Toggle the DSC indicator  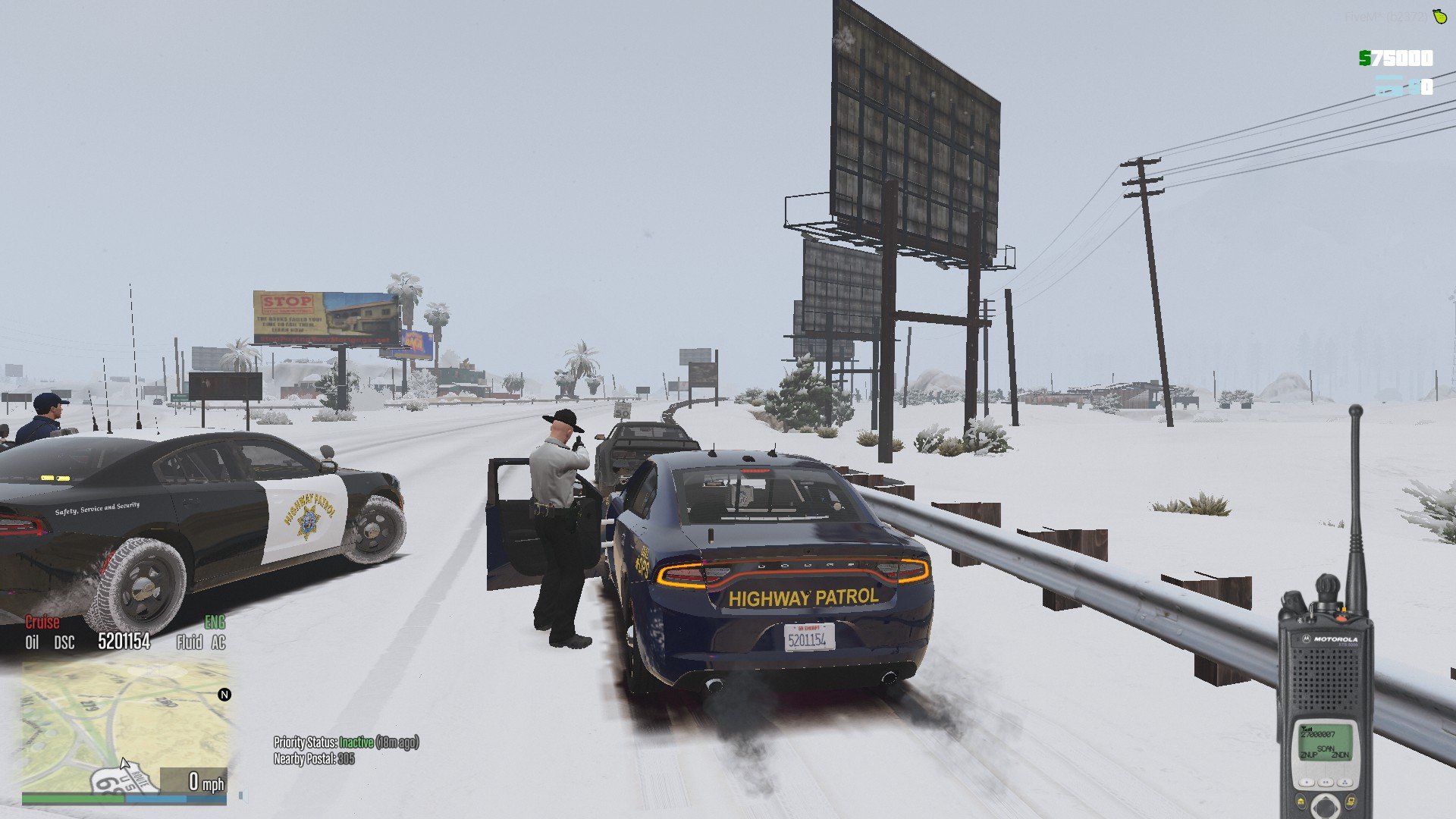click(64, 643)
